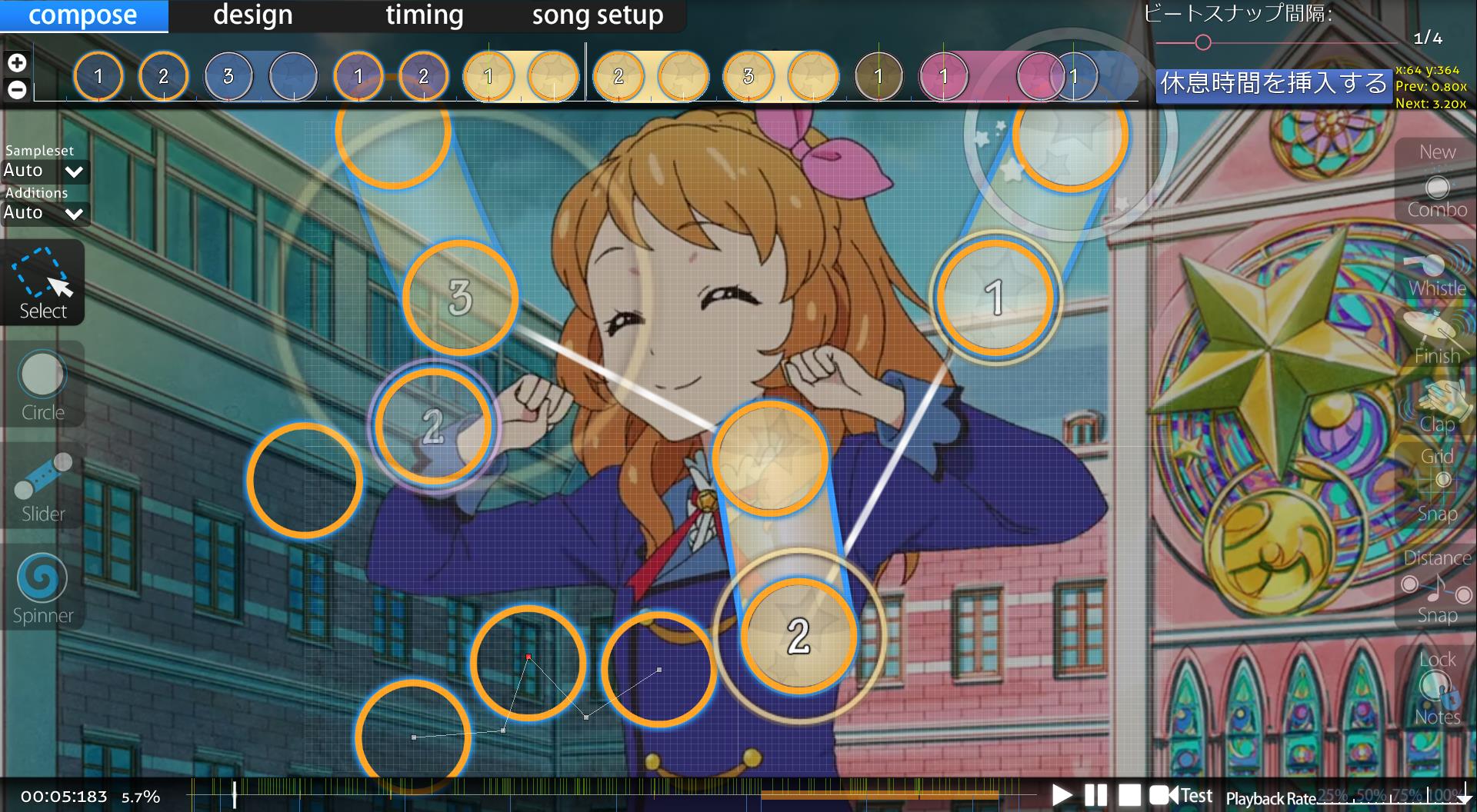The image size is (1477, 812).
Task: Open the Additions dropdown
Action: coord(45,213)
